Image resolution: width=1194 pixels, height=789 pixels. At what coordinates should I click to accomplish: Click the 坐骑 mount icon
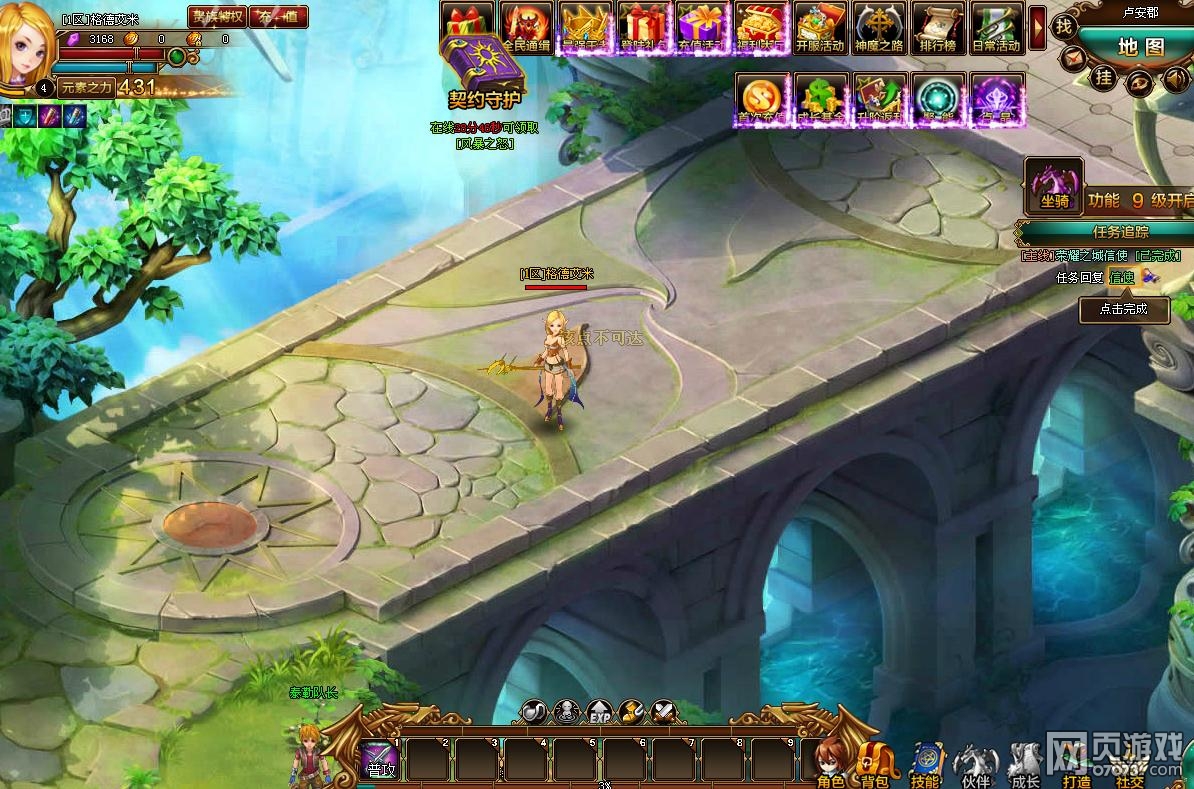coord(1054,186)
